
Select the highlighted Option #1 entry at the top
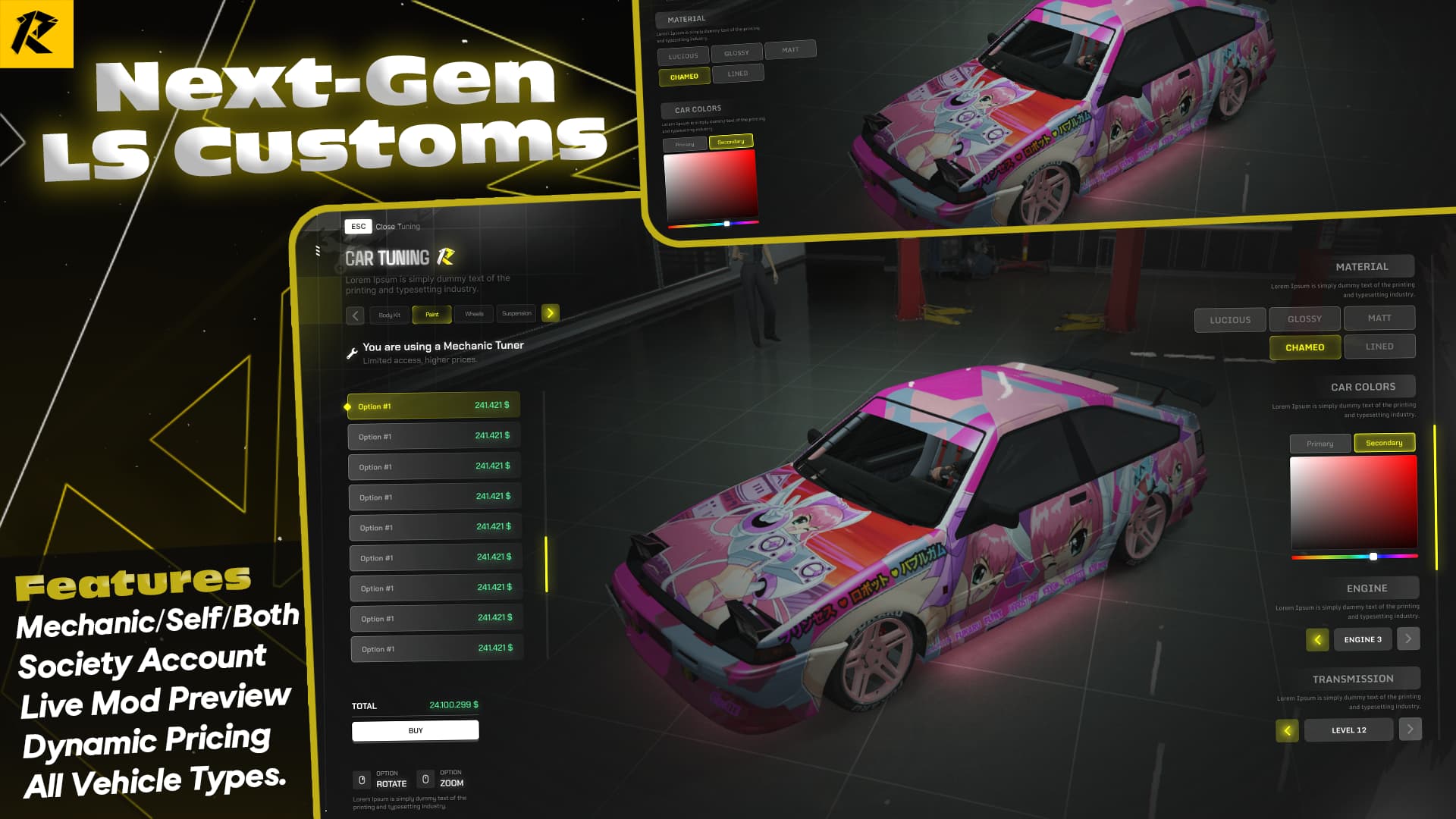[x=432, y=406]
